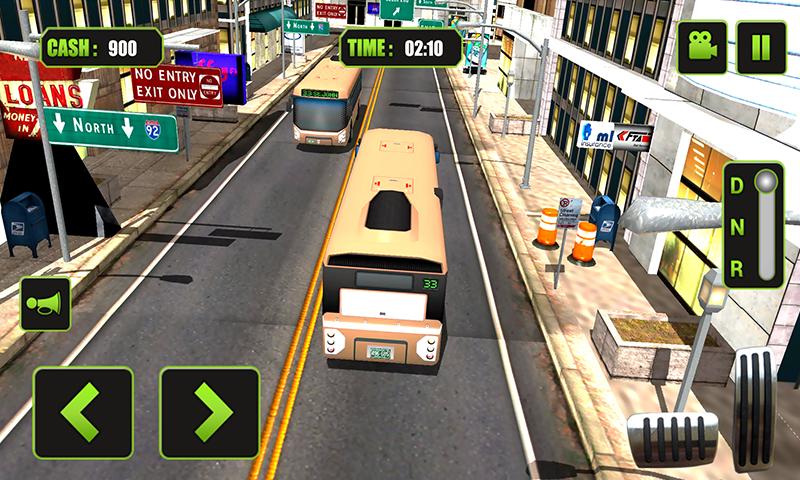
Task: Click the D N R gear shifter
Action: 753,225
